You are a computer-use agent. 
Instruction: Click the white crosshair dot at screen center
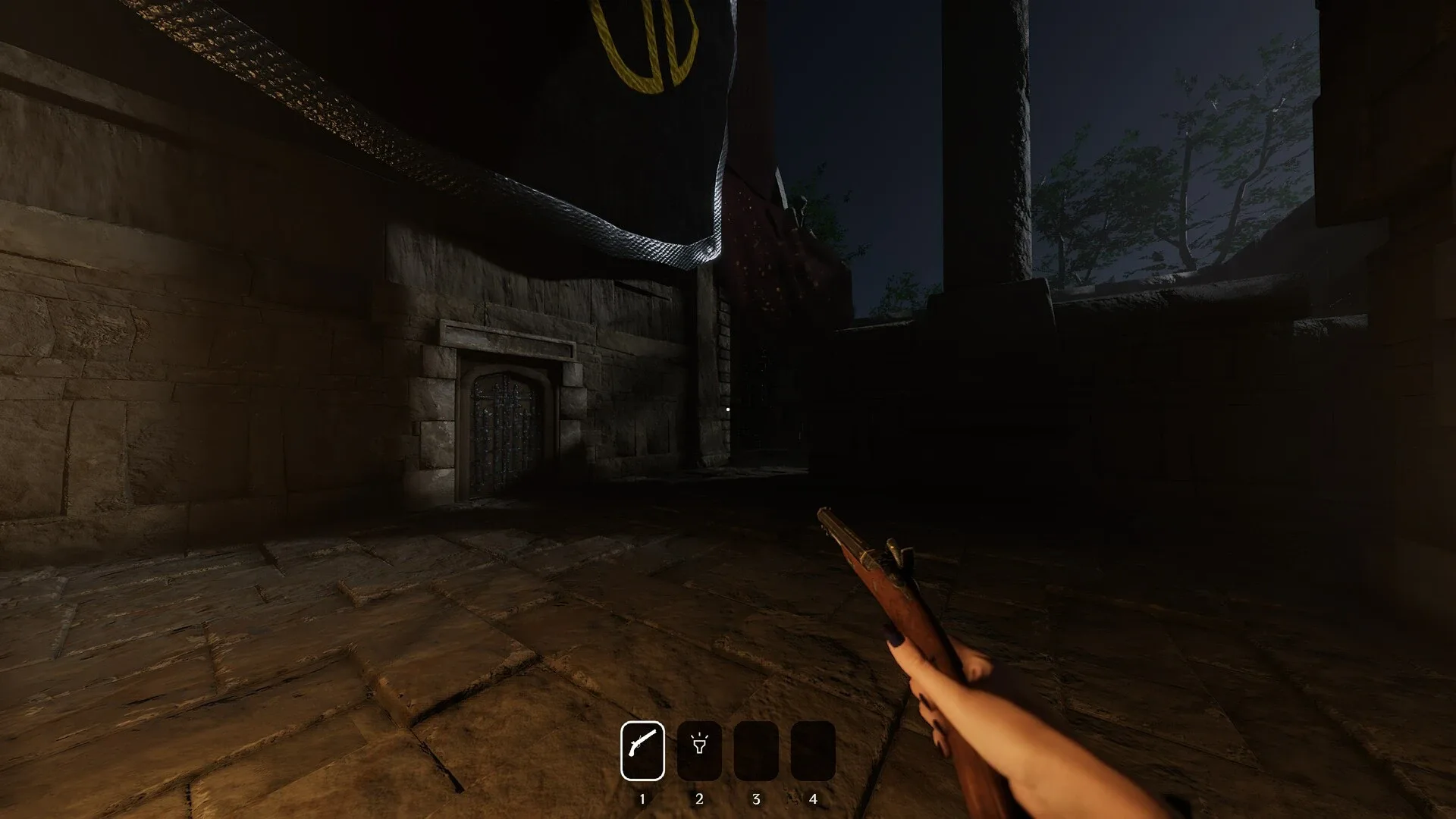pyautogui.click(x=729, y=408)
